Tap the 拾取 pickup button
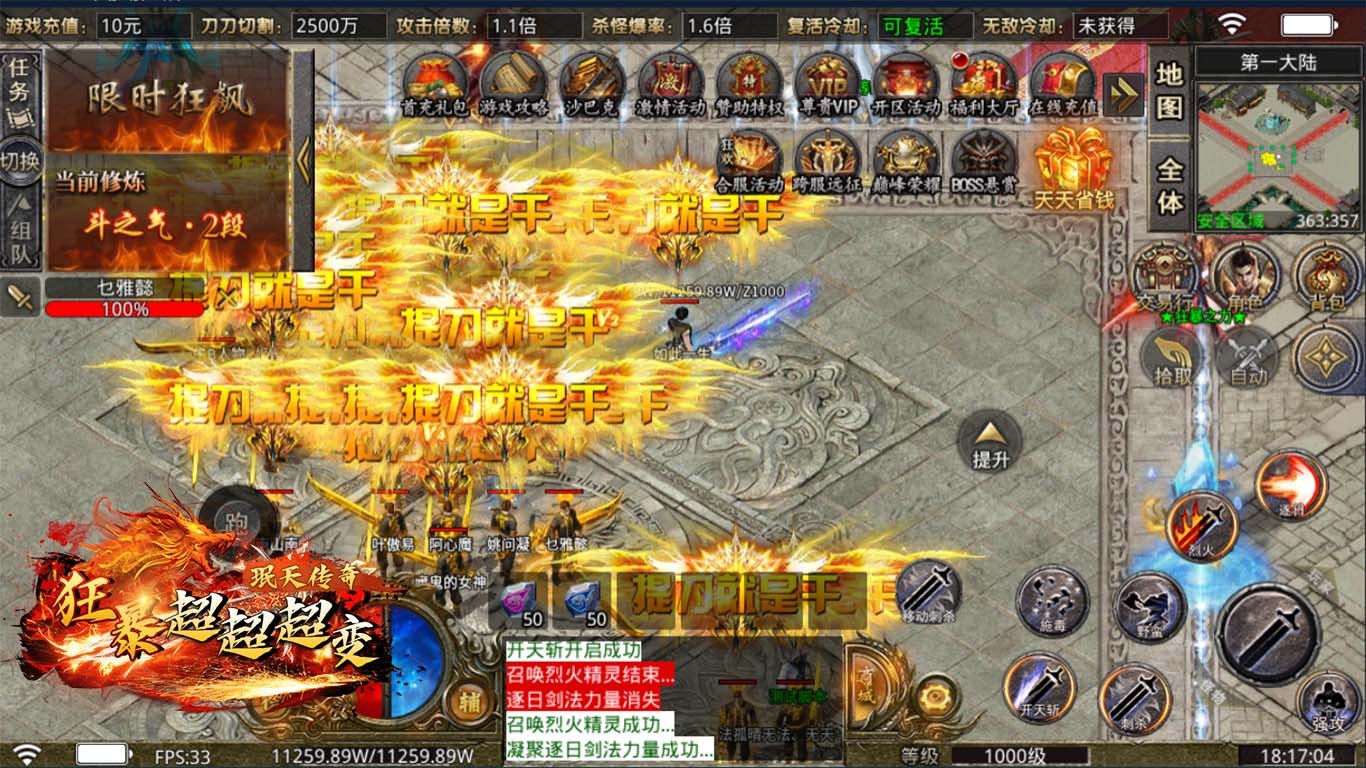Screen dimensions: 1366x768 click(1172, 357)
